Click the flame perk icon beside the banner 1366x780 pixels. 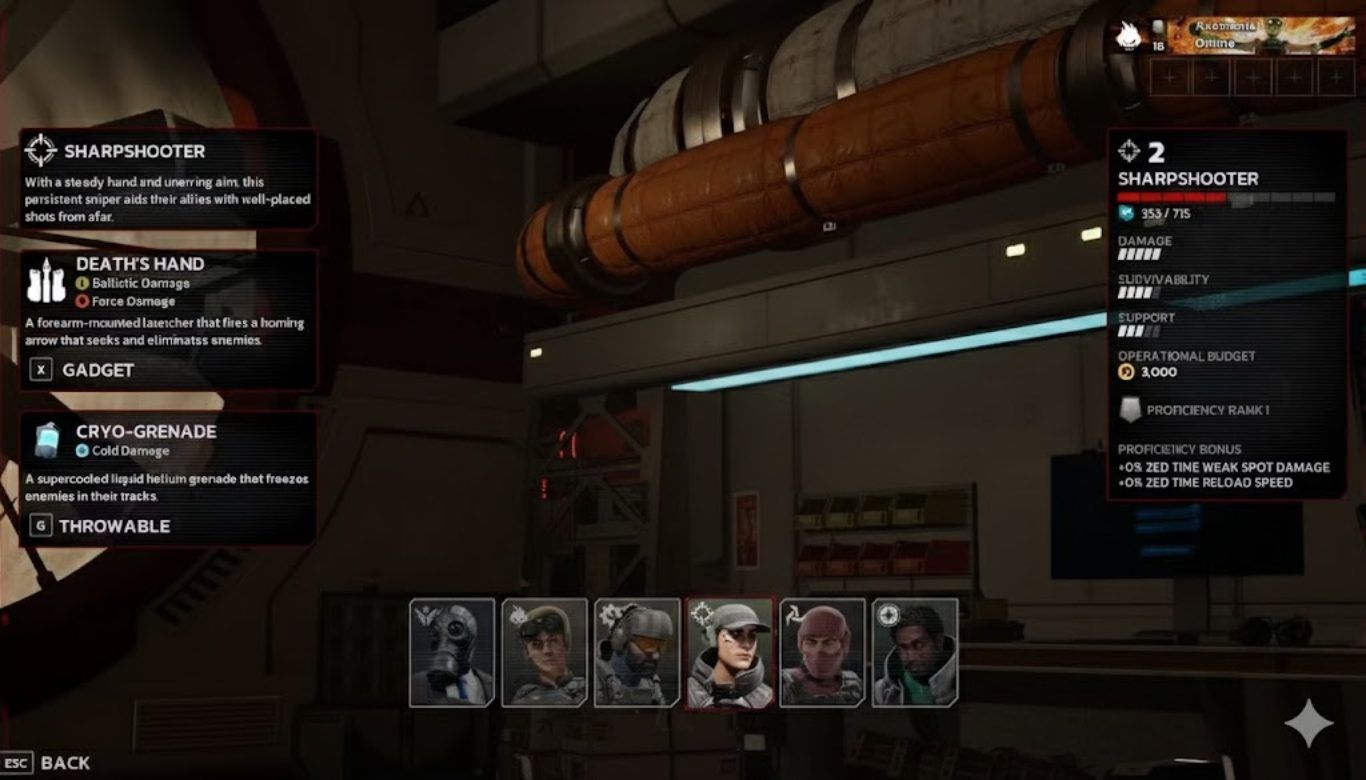pyautogui.click(x=1129, y=36)
